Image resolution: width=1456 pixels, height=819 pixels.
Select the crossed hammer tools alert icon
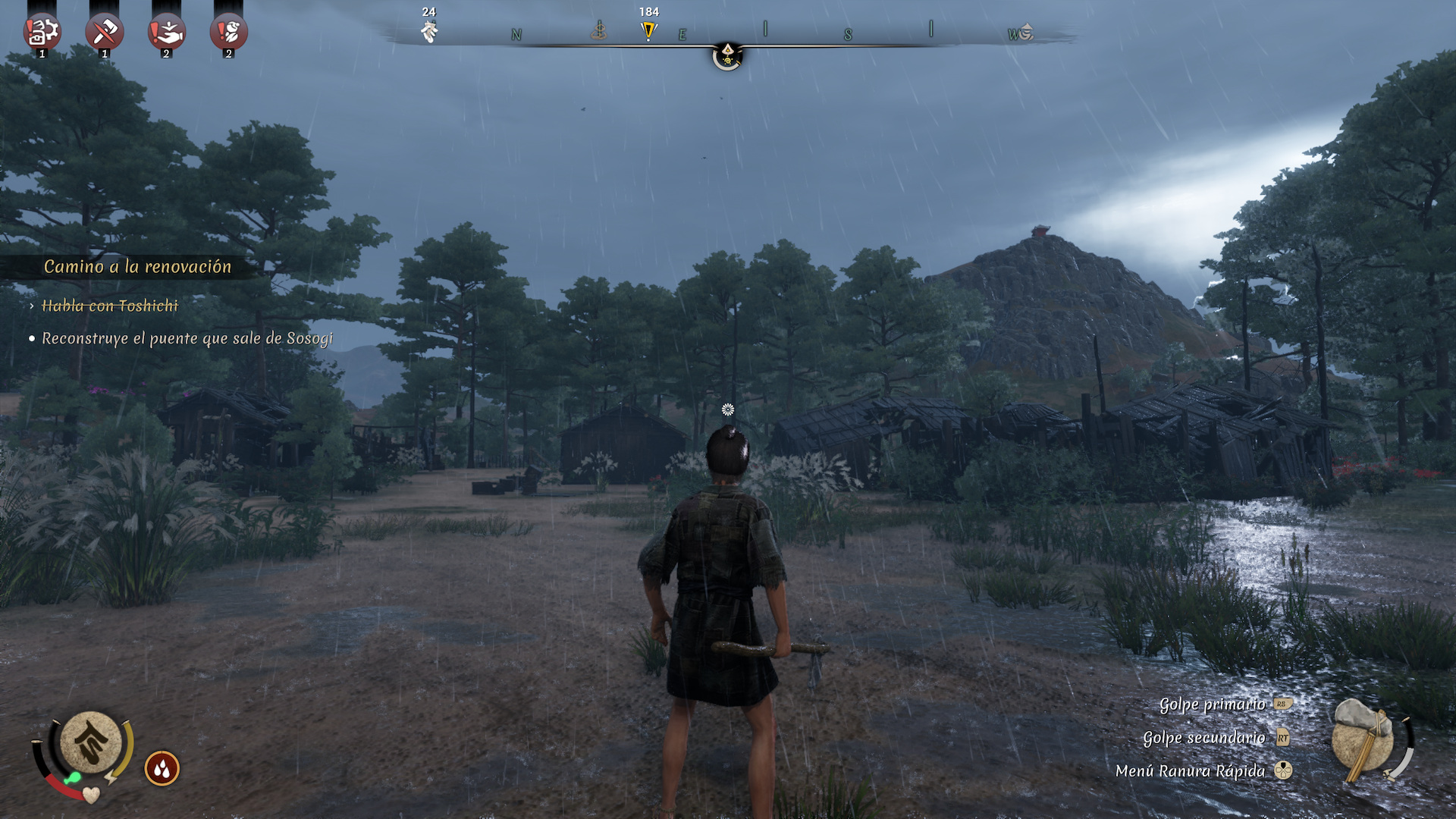[105, 33]
